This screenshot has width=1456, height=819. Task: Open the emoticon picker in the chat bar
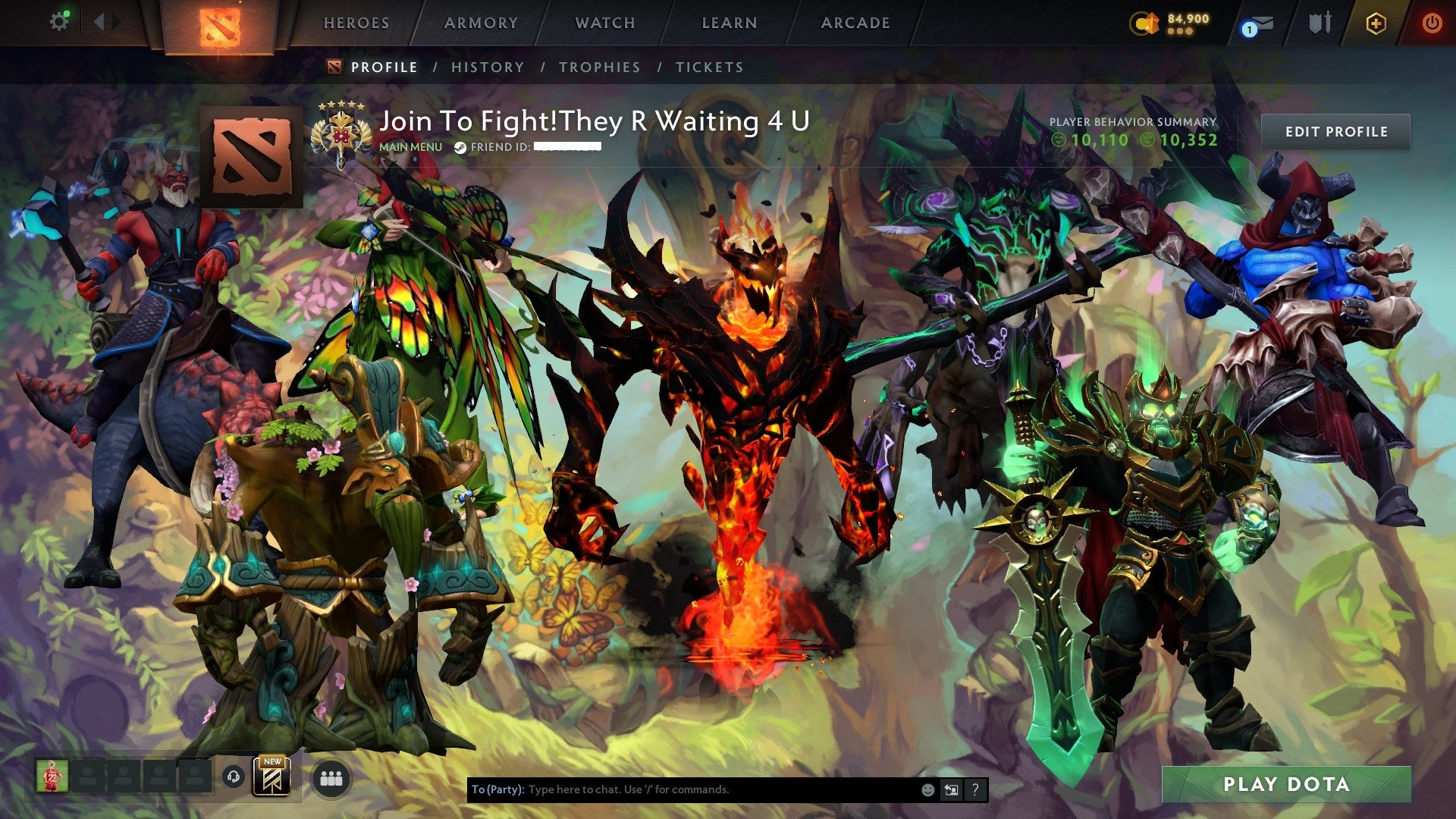(x=927, y=789)
